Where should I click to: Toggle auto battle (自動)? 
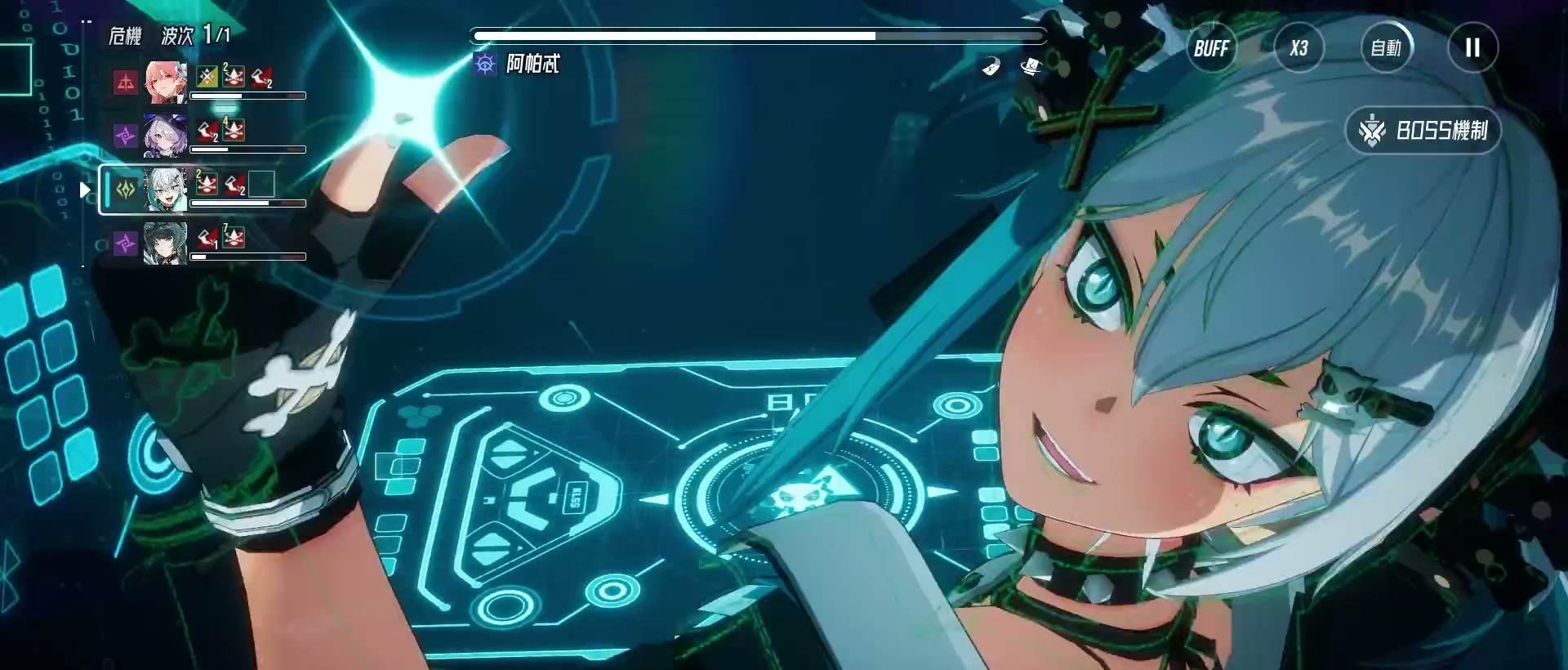tap(1386, 48)
